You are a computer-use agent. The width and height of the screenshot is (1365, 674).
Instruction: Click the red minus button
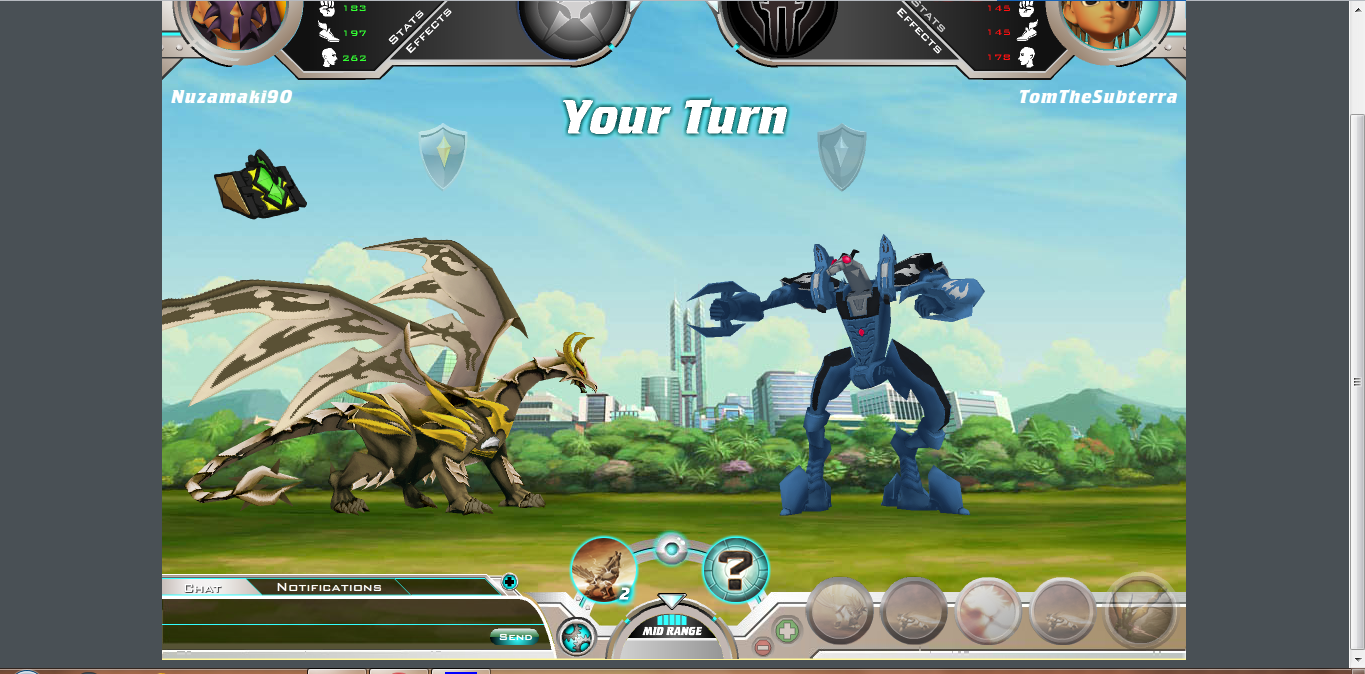(x=763, y=647)
